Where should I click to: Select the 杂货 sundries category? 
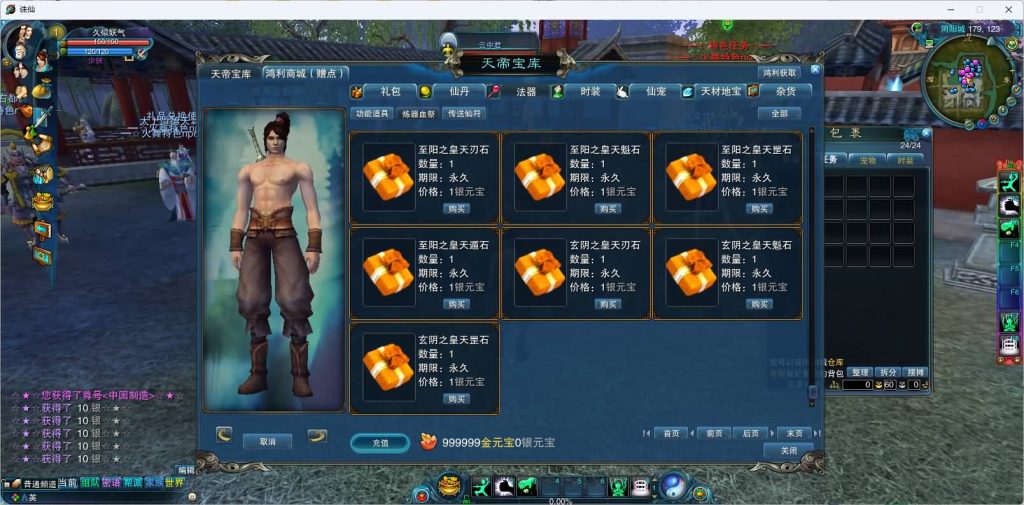click(x=786, y=91)
